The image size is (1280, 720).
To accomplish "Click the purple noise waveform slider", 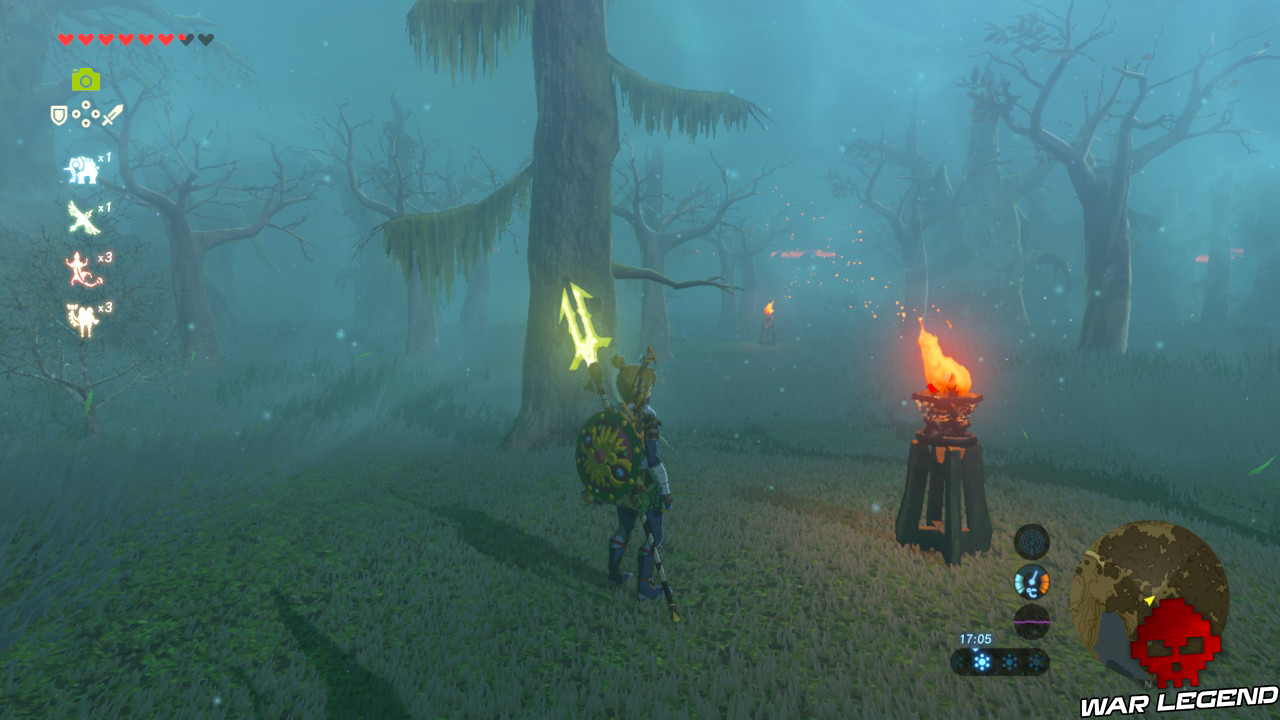I will click(x=1032, y=620).
